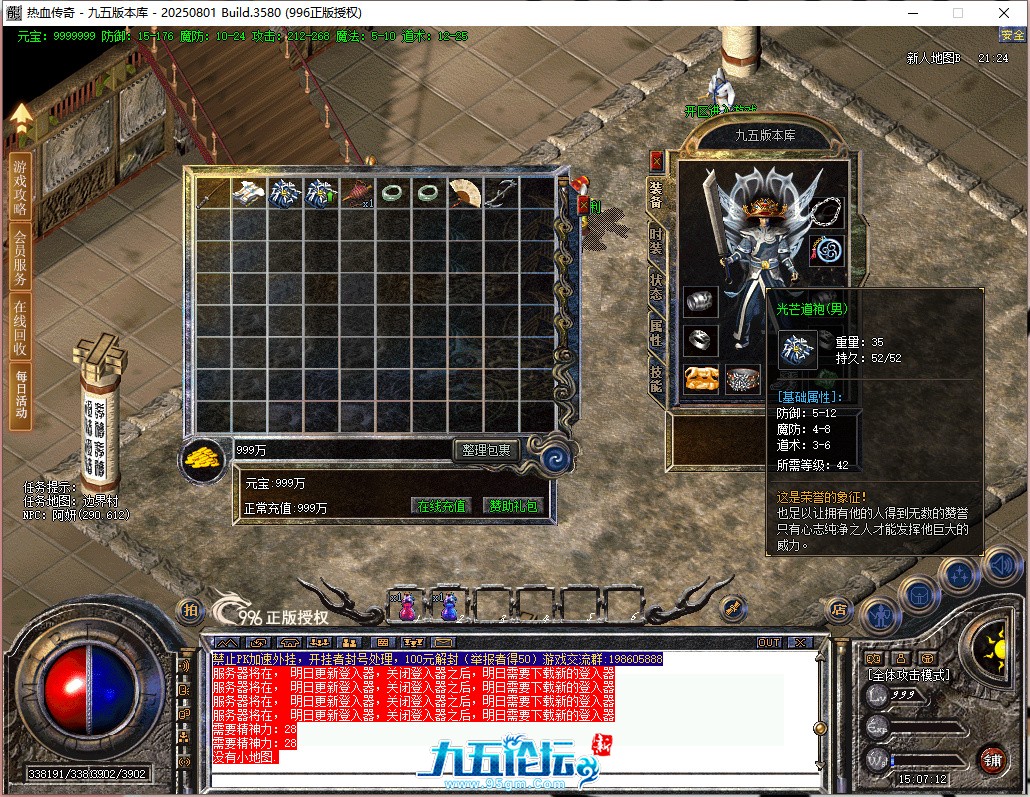Screen dimensions: 1030x797
Task: Select the folding fan in the bag
Action: [x=464, y=193]
